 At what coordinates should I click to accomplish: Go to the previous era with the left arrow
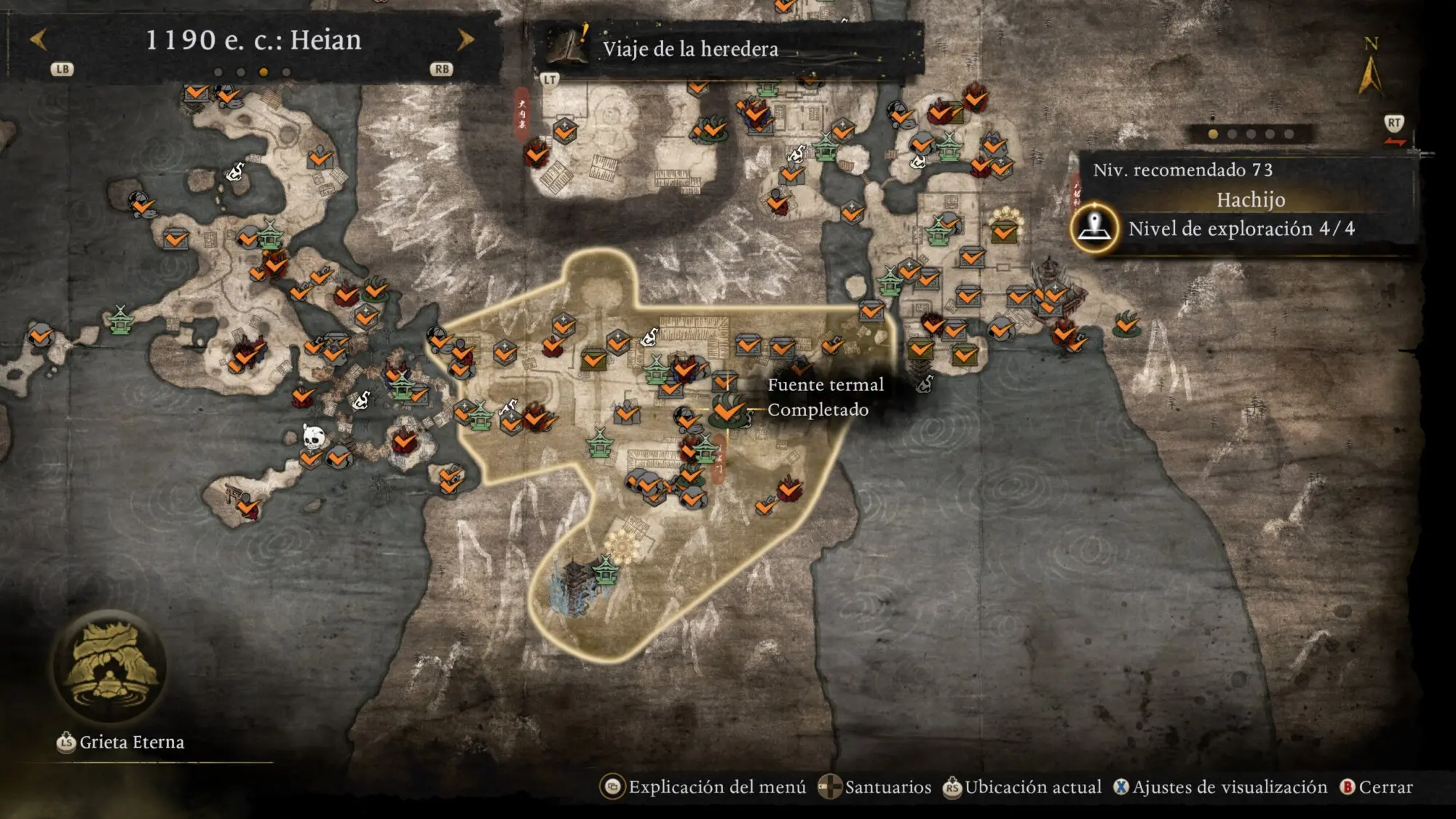[39, 39]
